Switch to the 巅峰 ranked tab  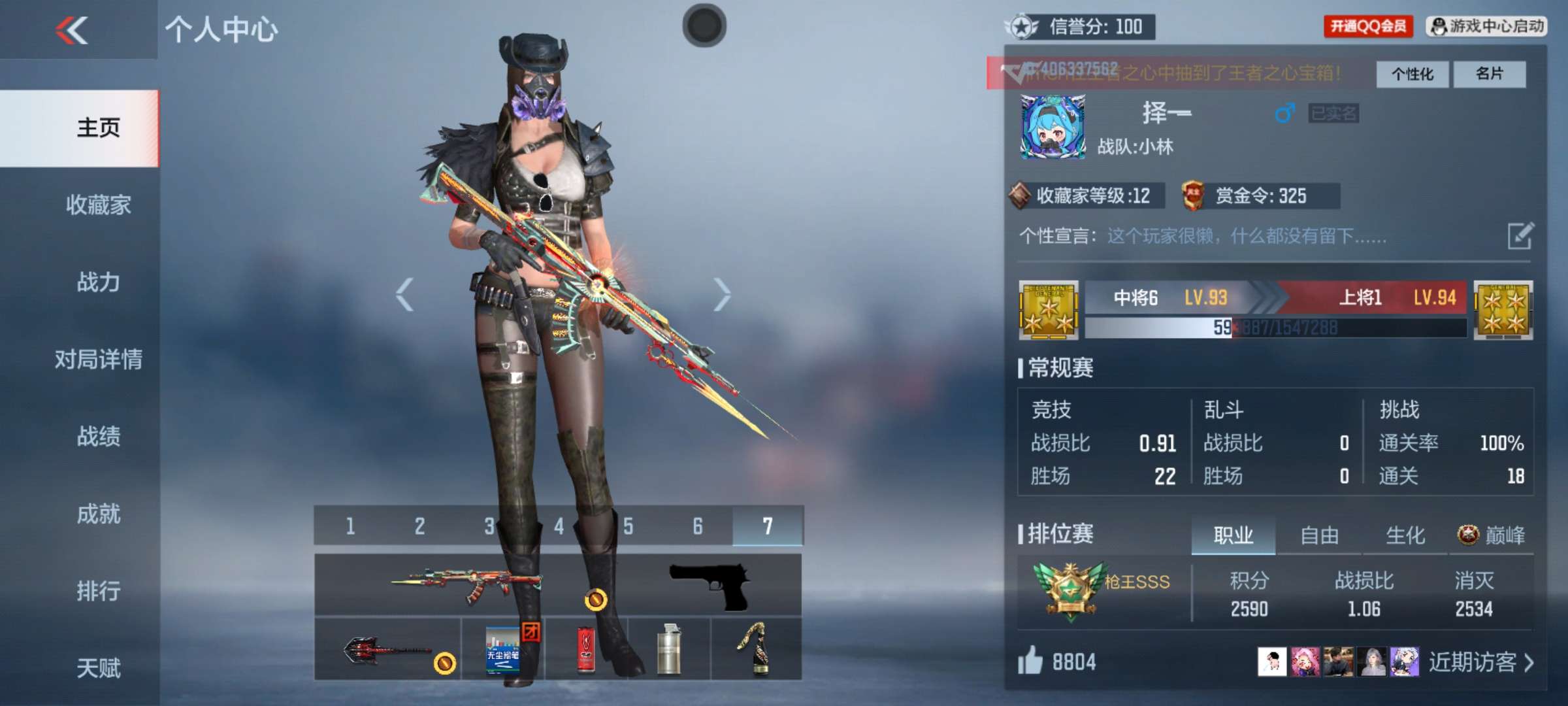click(x=1492, y=536)
